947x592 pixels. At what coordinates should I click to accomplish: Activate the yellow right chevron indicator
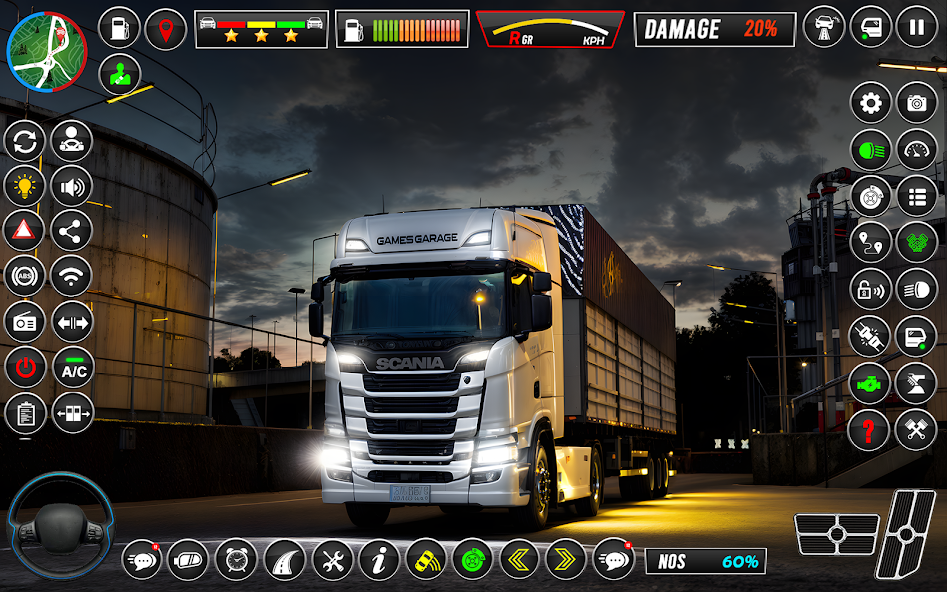(x=566, y=560)
